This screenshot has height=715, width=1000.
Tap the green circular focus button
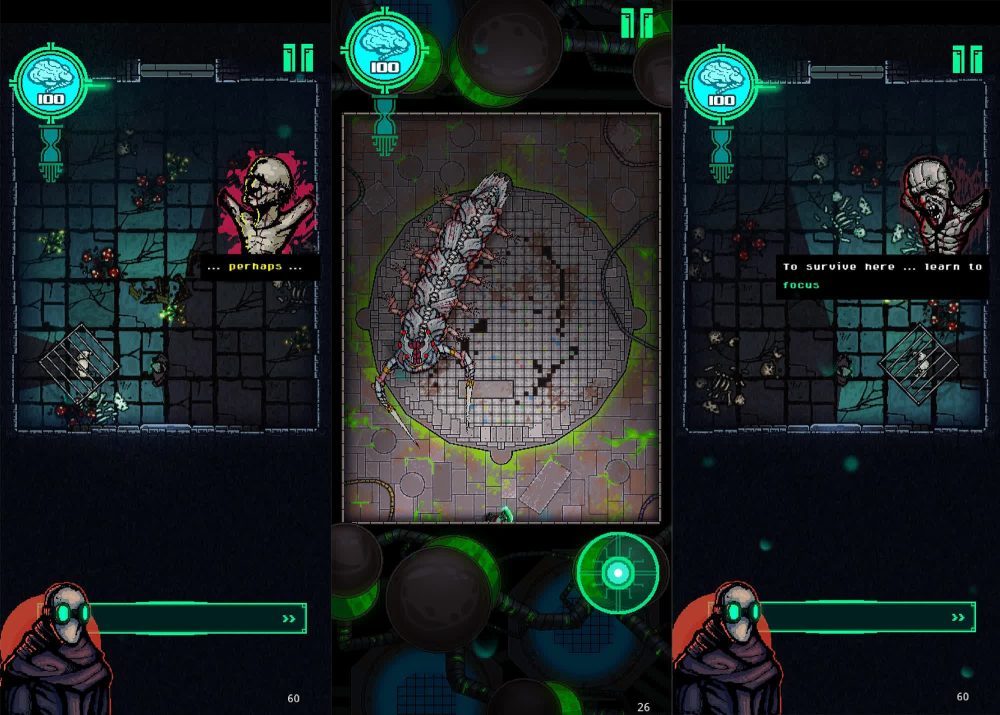point(618,572)
